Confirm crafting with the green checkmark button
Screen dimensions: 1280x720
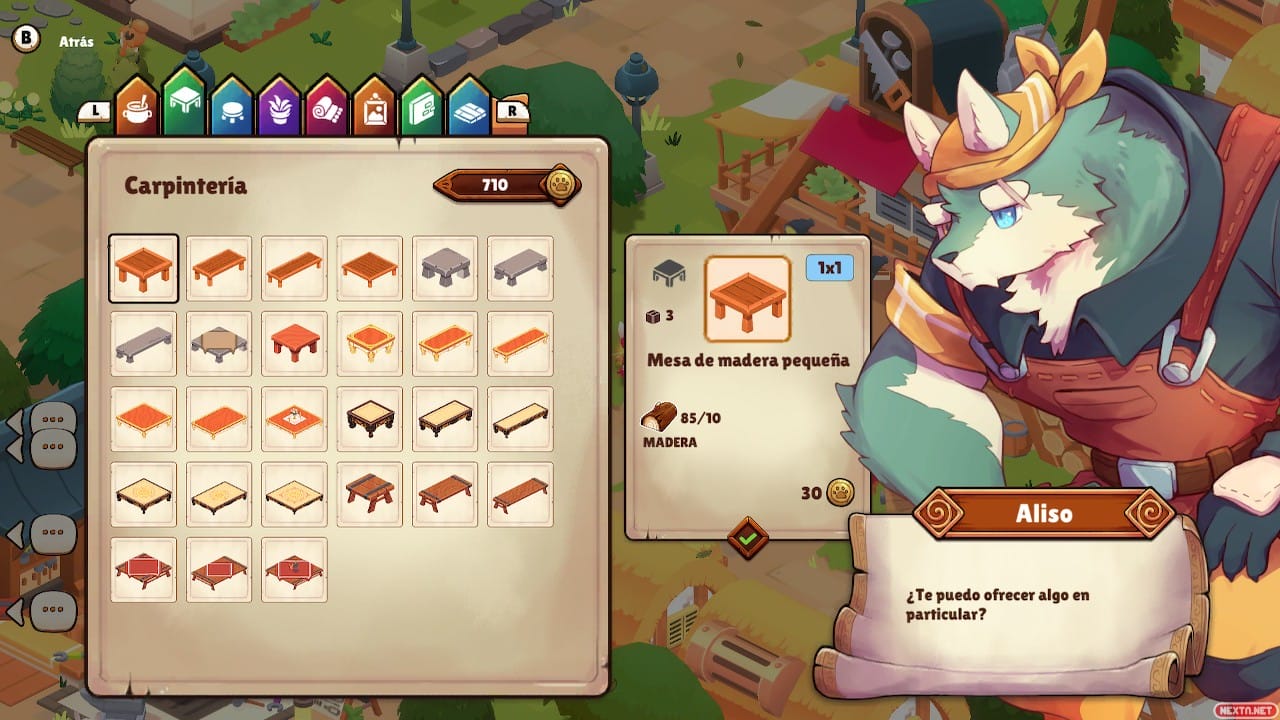748,539
